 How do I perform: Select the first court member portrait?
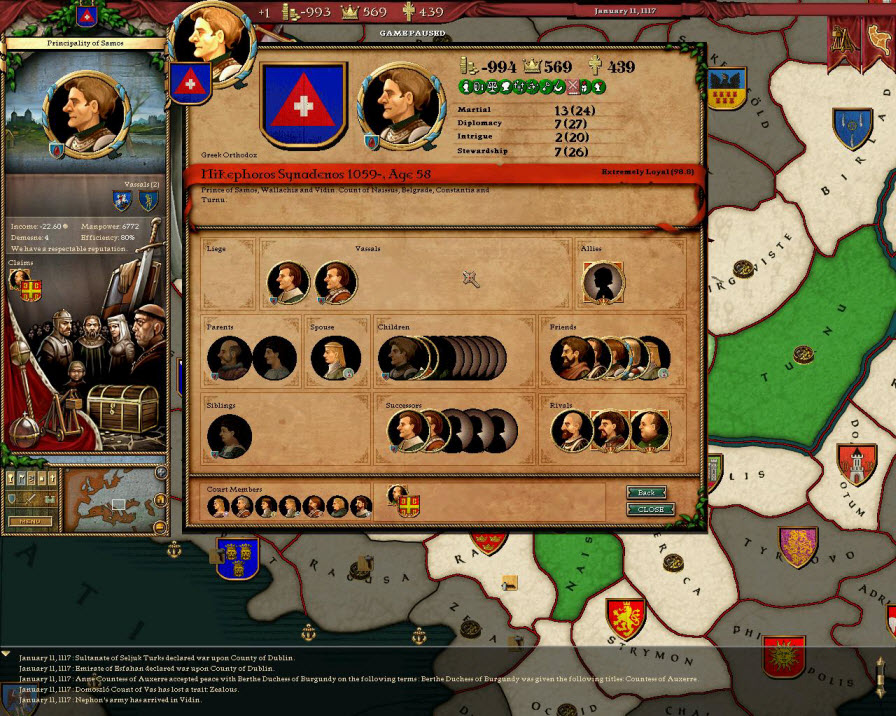click(x=218, y=506)
